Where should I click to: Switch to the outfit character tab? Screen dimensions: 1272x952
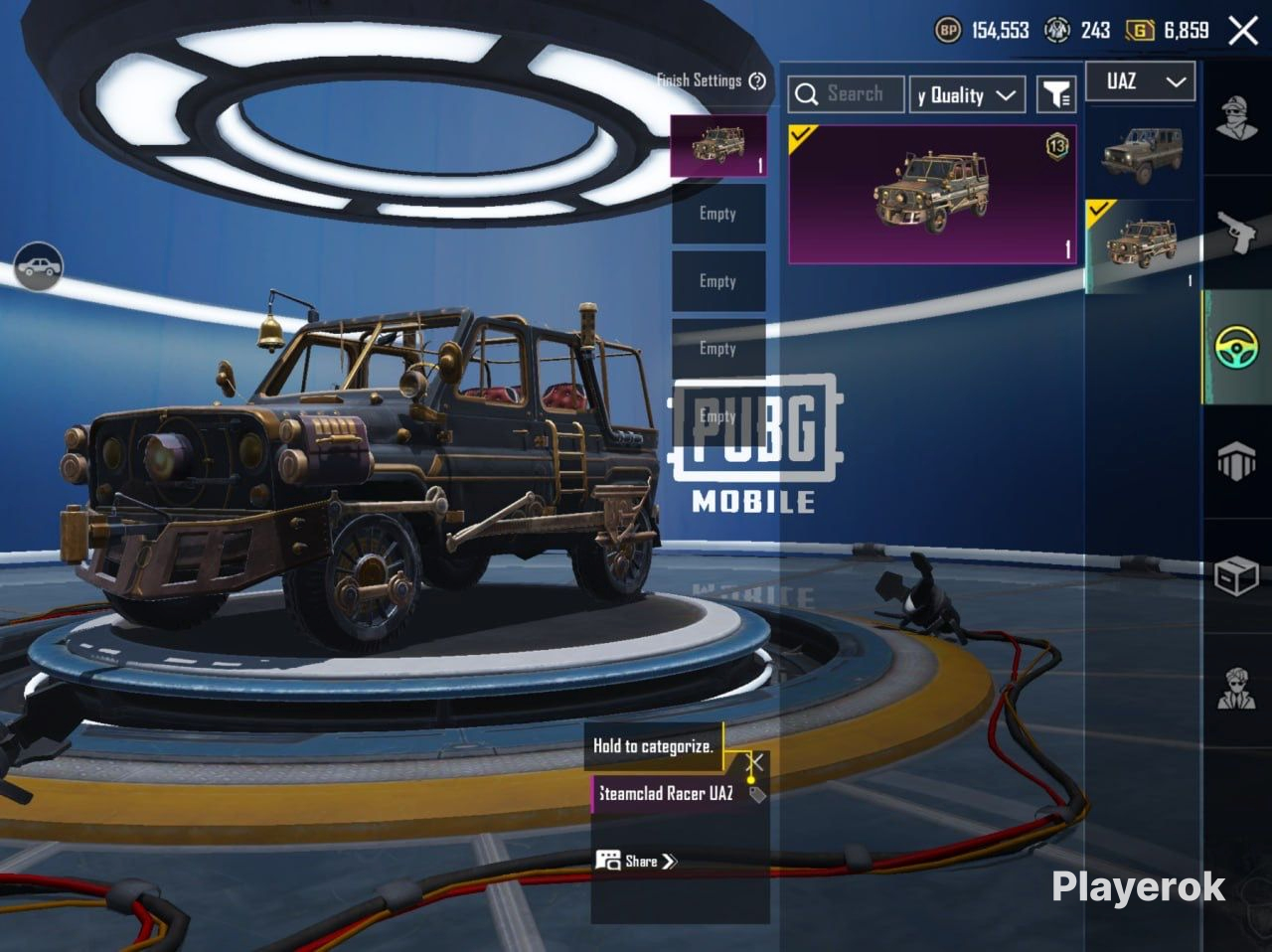click(1236, 118)
